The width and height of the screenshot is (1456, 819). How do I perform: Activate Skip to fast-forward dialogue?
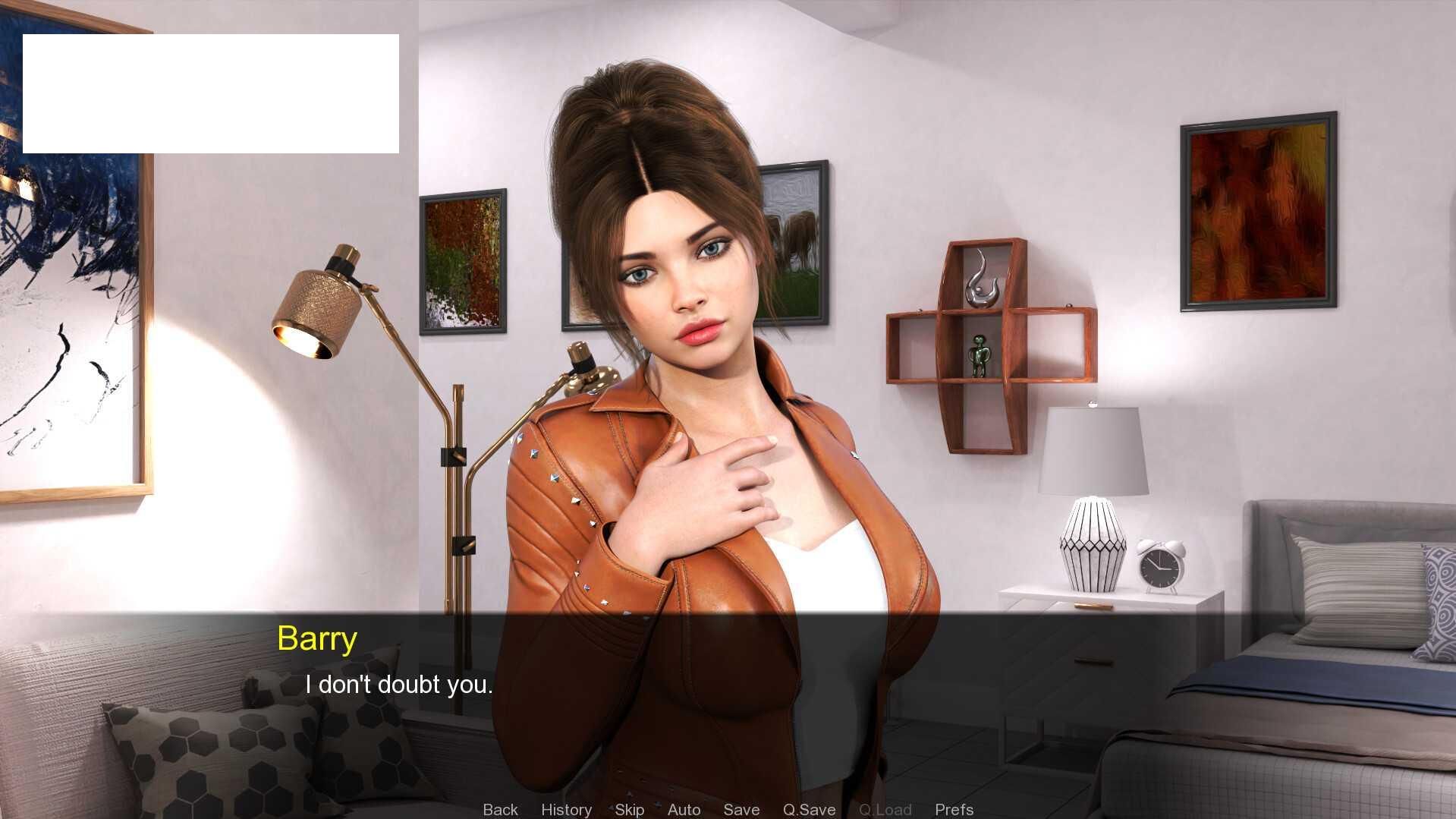pyautogui.click(x=629, y=809)
